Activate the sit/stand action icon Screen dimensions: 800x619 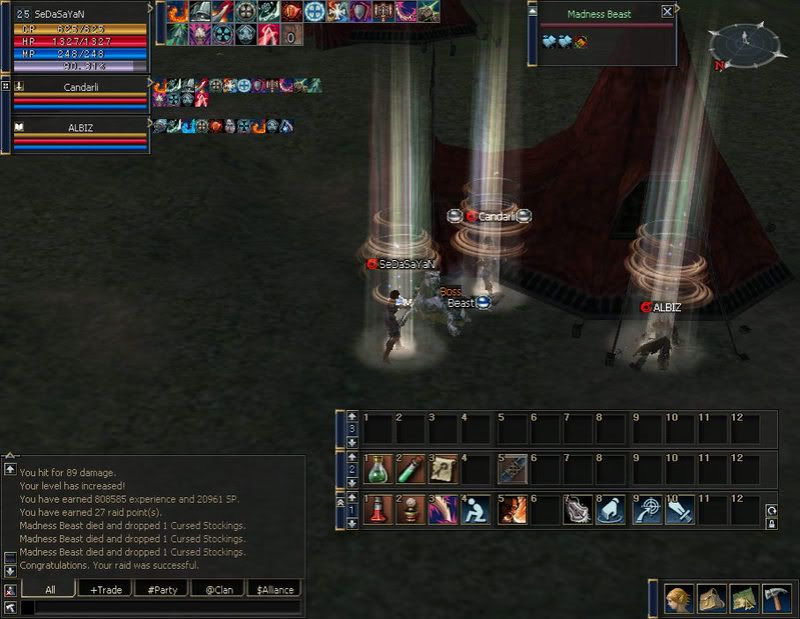click(477, 510)
